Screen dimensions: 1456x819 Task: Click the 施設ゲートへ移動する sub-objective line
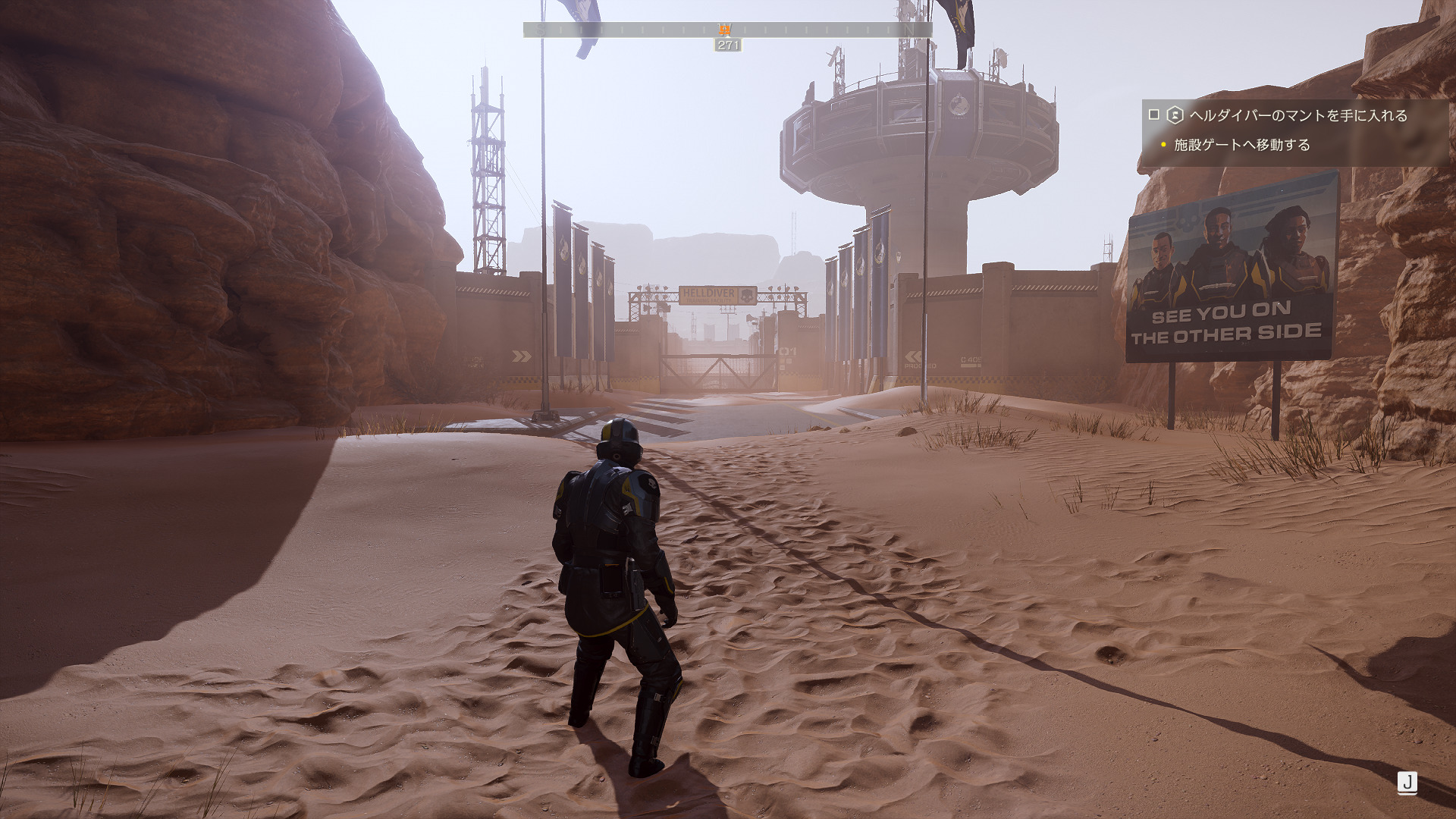(x=1241, y=145)
